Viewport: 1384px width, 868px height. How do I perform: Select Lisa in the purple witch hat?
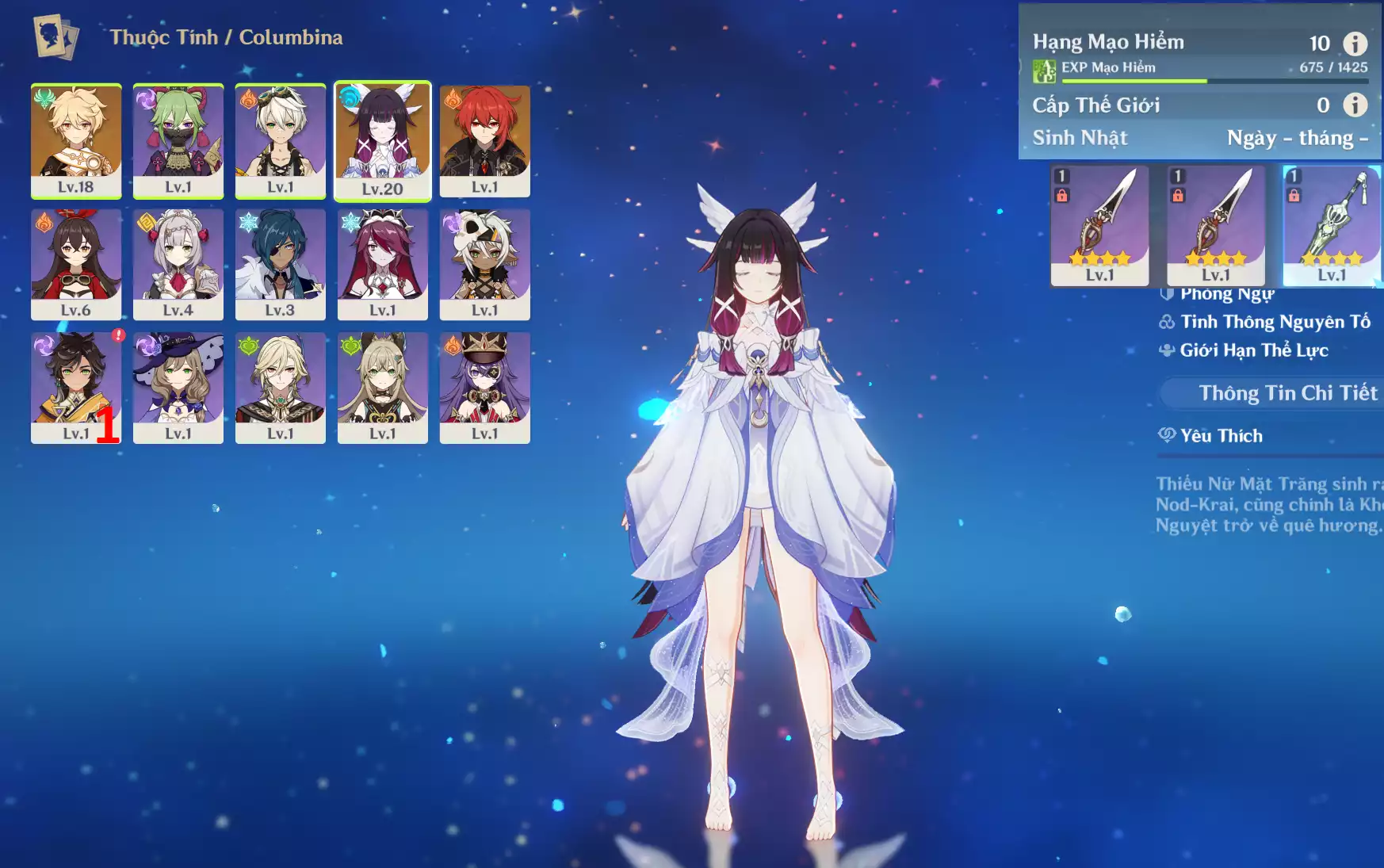(x=178, y=388)
